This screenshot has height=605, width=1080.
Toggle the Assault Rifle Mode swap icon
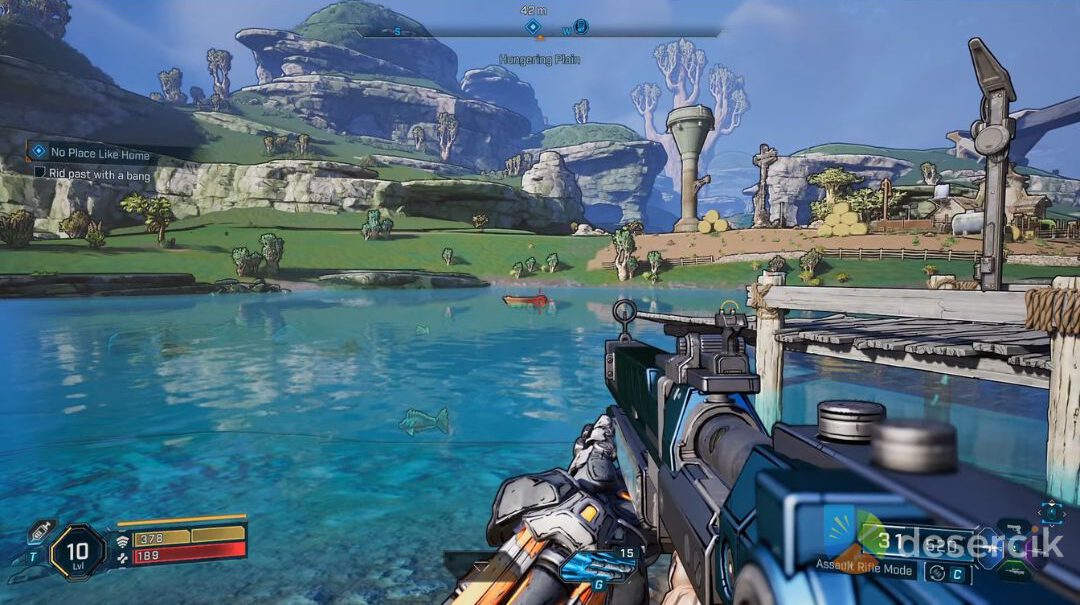[x=936, y=573]
